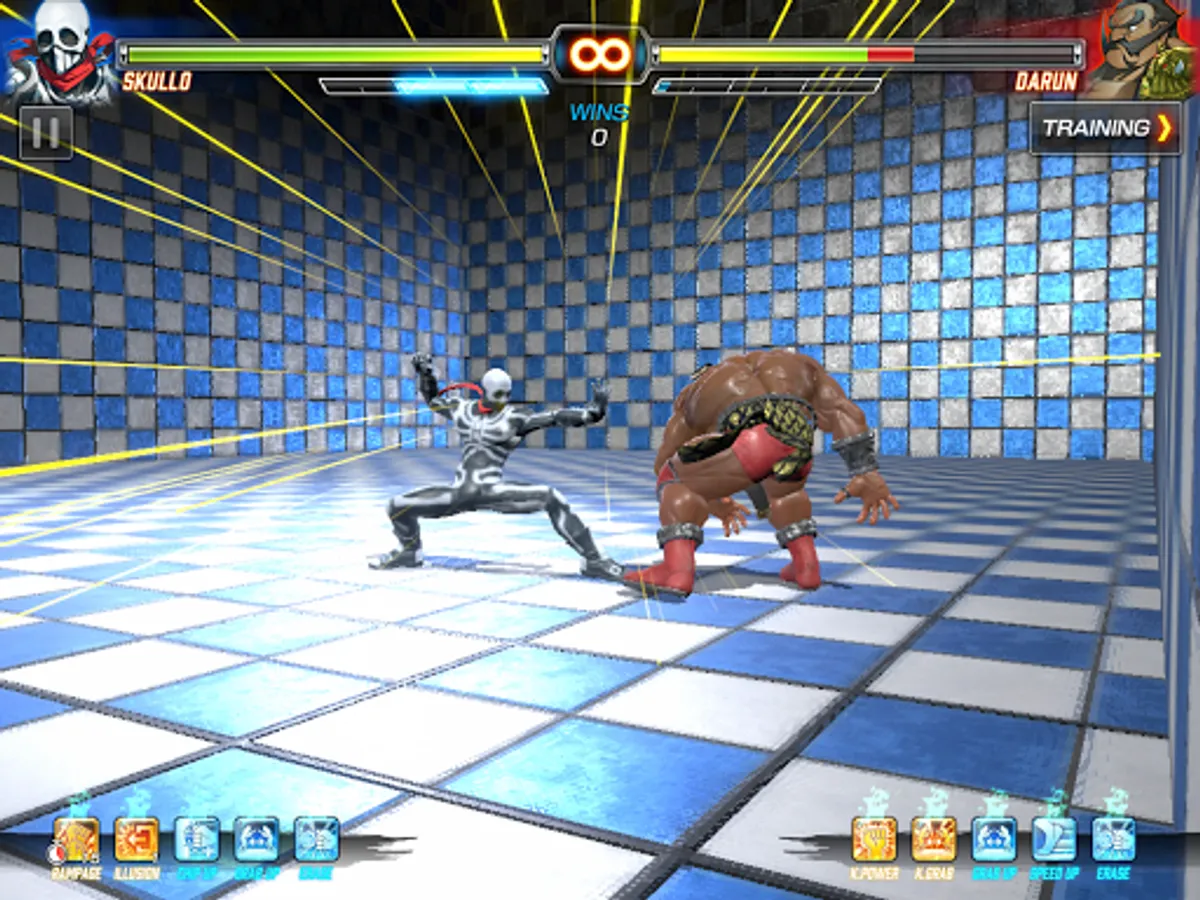Pause the match
This screenshot has width=1200, height=900.
tap(46, 133)
